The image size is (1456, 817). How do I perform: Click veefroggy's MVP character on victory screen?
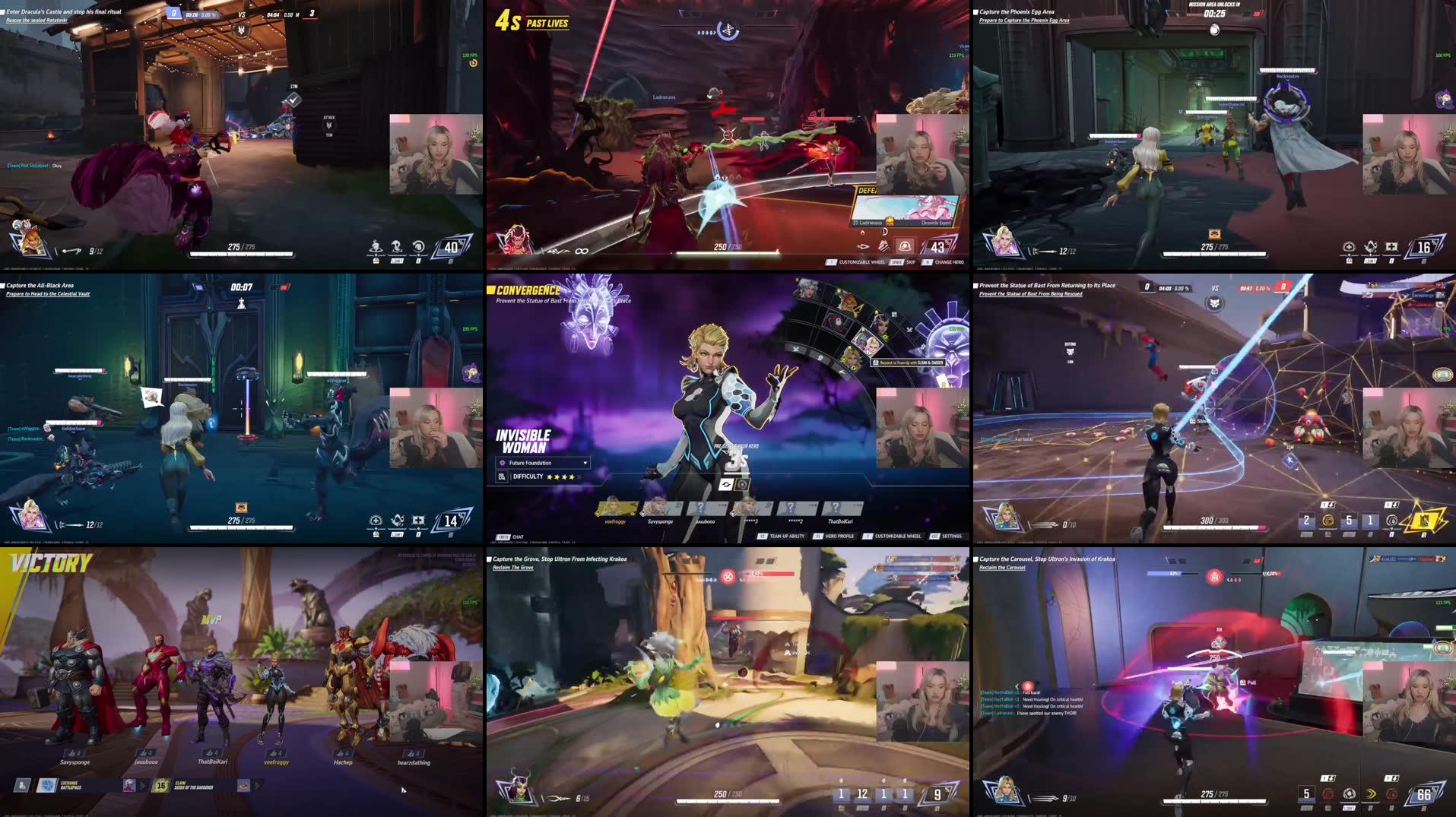[x=275, y=699]
